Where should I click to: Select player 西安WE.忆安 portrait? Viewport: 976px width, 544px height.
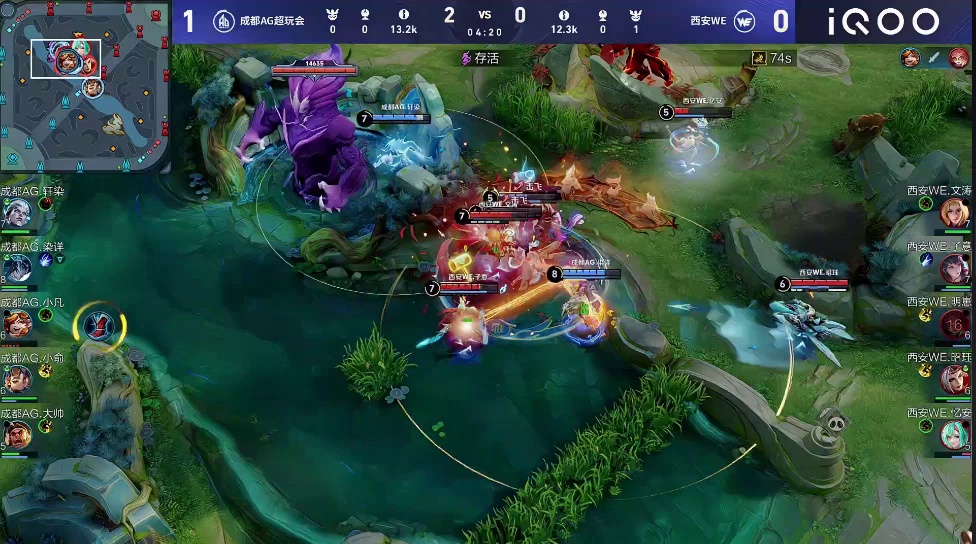click(x=955, y=434)
